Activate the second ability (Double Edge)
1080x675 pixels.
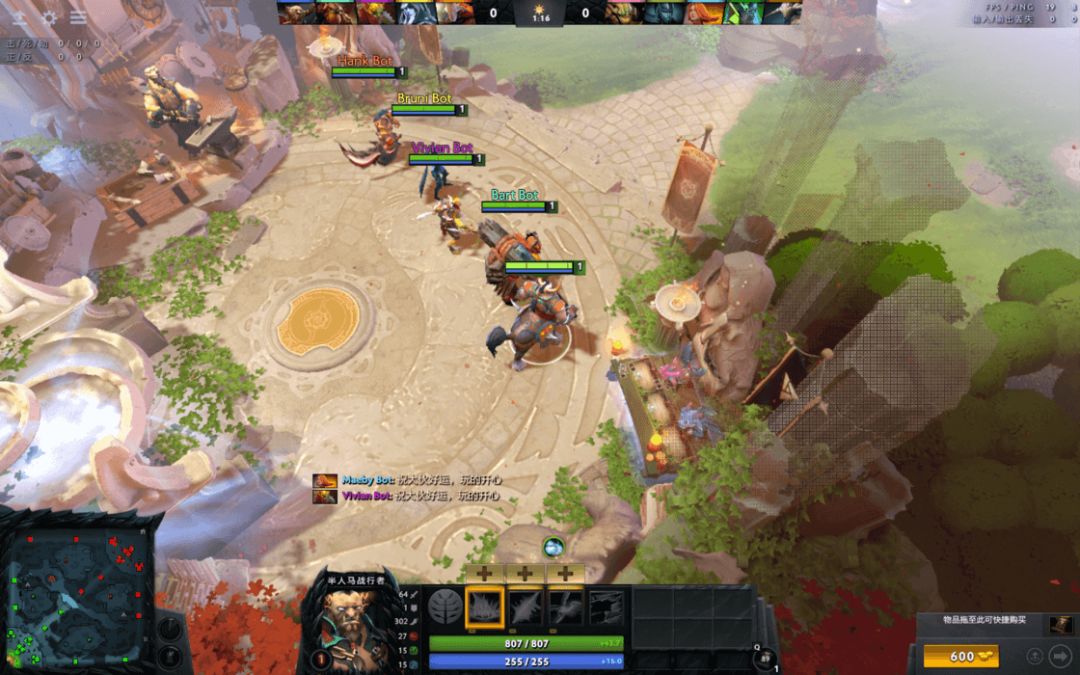(x=526, y=607)
